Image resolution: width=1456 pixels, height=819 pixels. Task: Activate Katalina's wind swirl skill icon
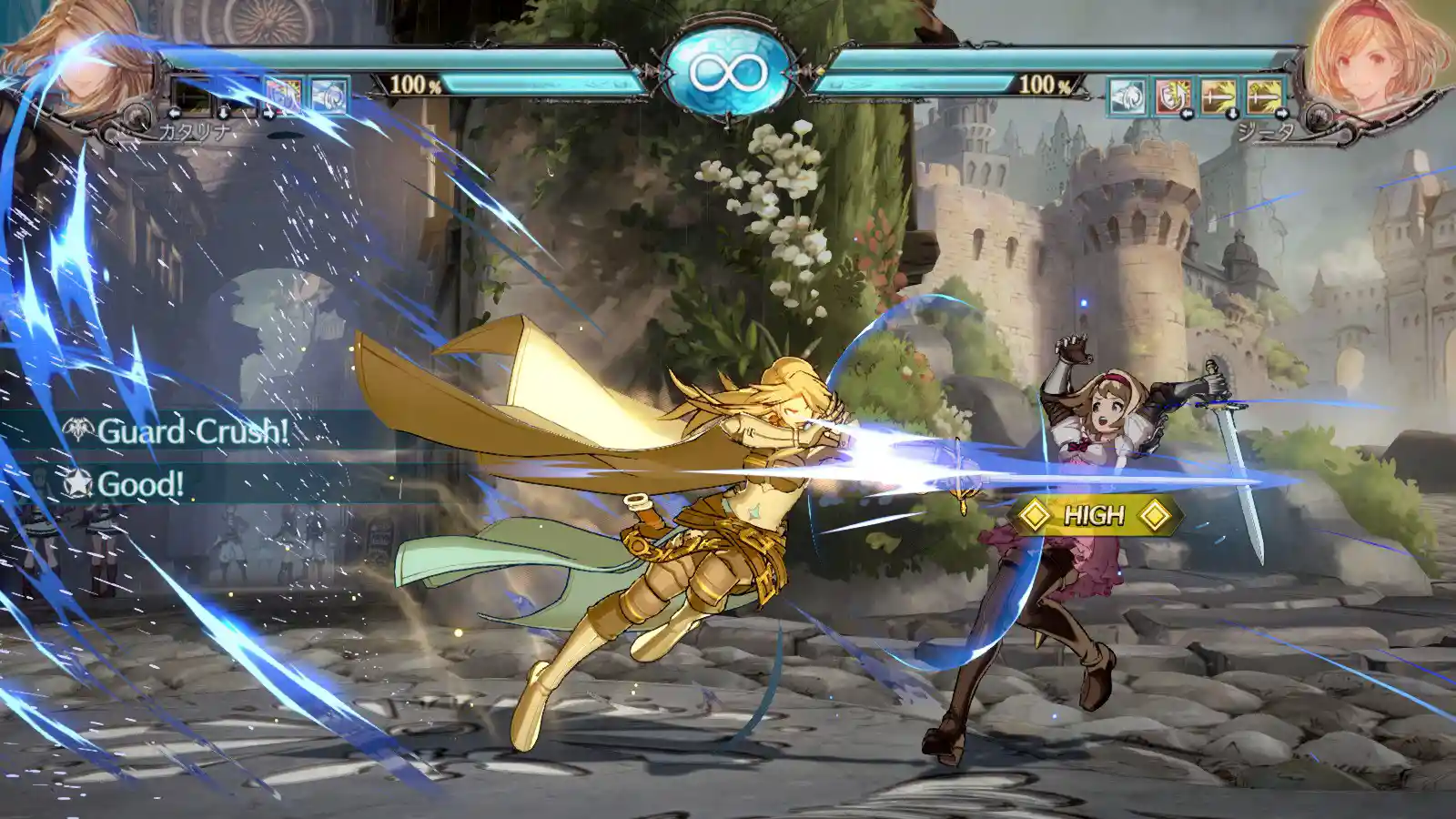click(329, 95)
